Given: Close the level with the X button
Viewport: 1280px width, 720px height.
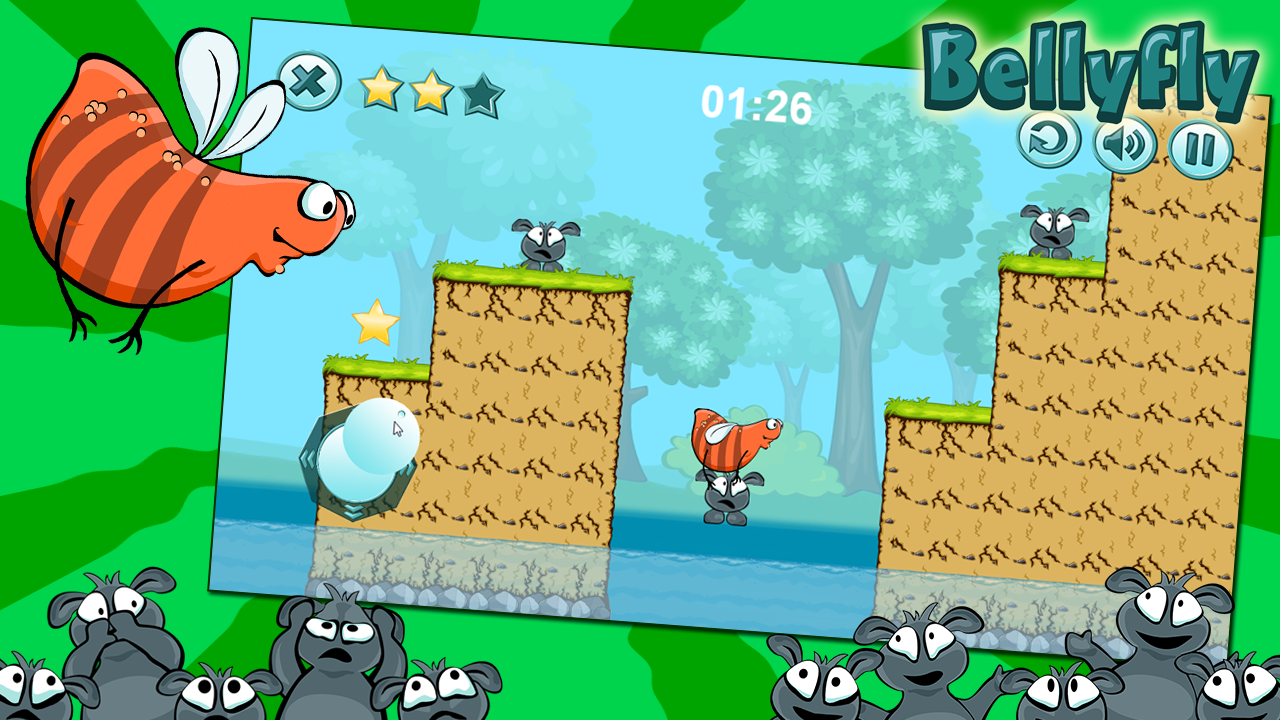Looking at the screenshot, I should tap(309, 81).
